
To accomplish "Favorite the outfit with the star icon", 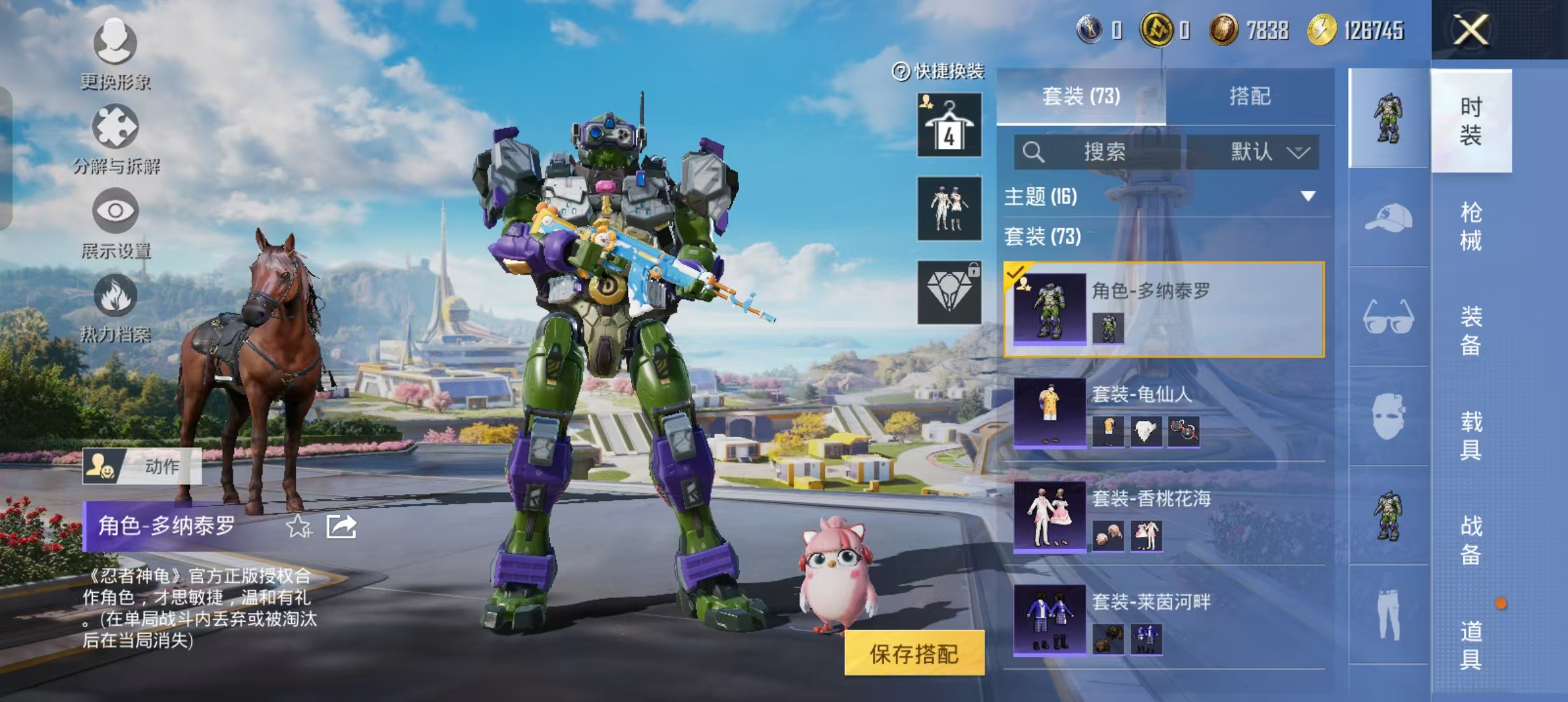I will [298, 526].
